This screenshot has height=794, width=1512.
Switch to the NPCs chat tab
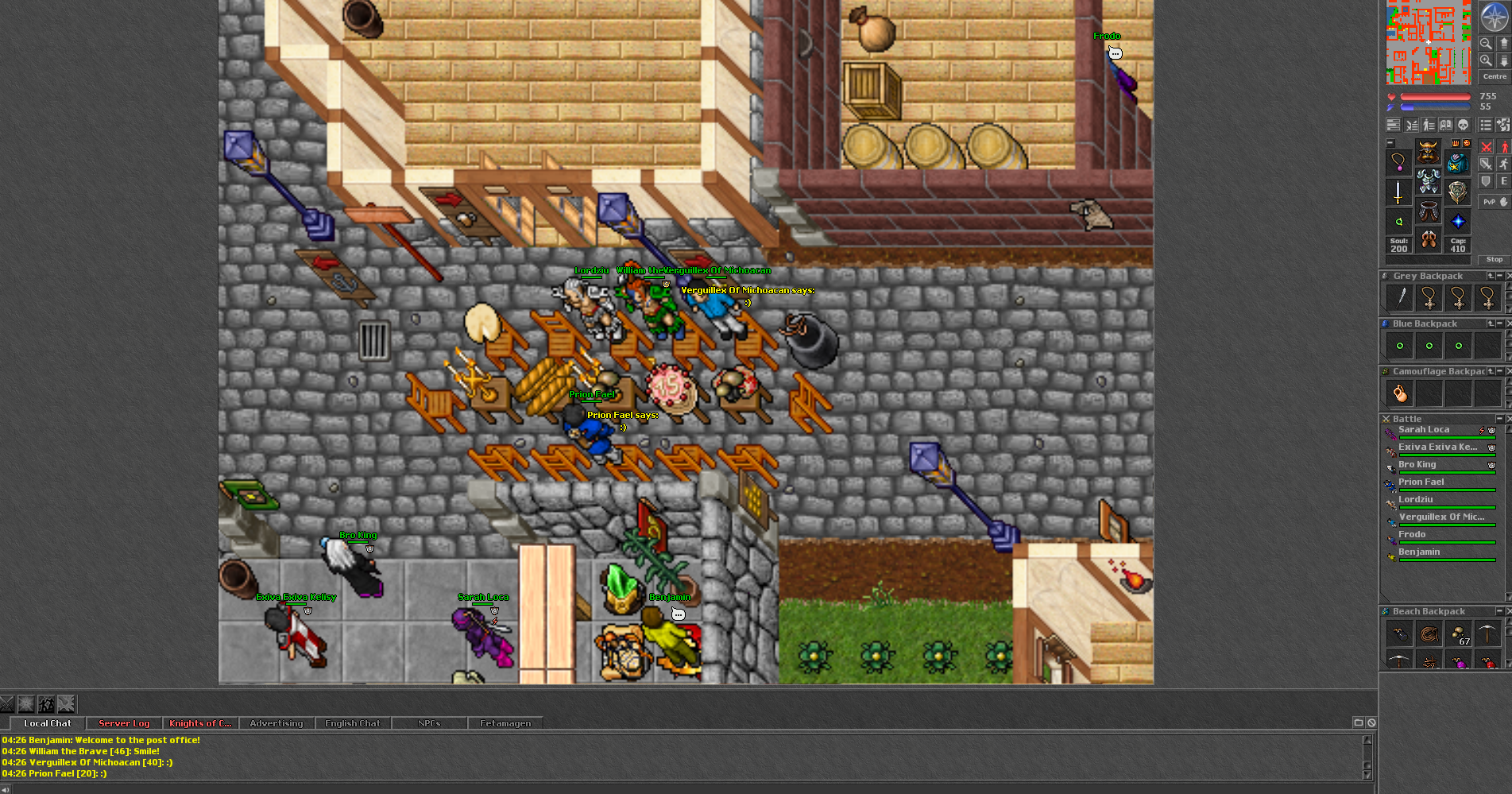(429, 723)
